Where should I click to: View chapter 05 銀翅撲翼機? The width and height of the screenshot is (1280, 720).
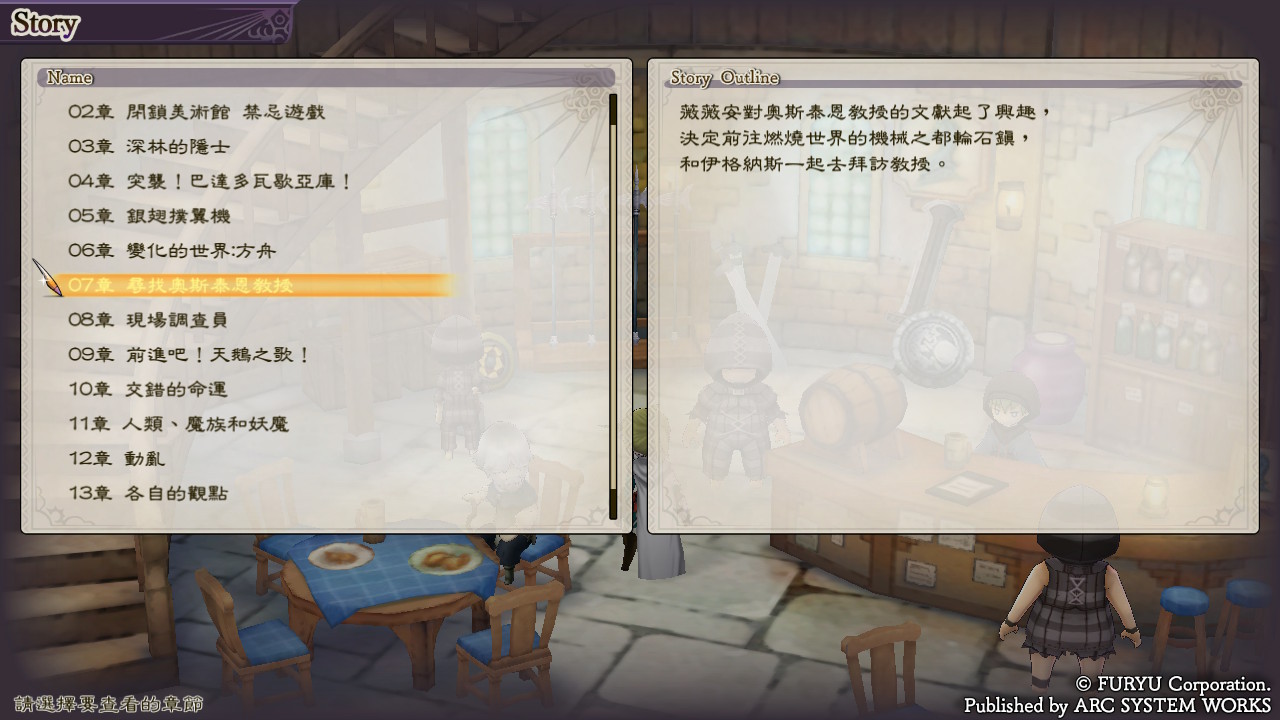[149, 216]
